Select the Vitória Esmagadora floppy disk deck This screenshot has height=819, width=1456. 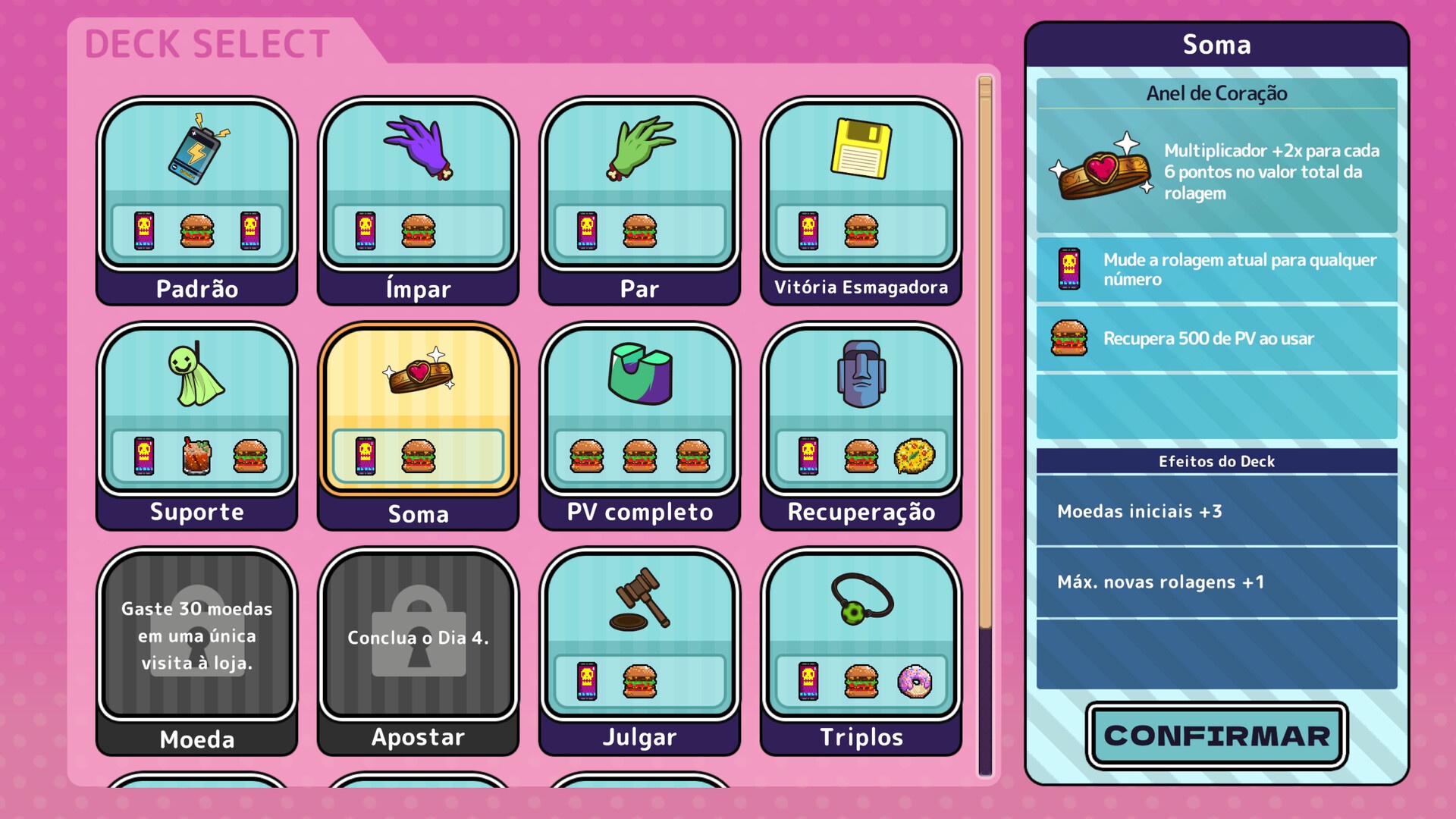[x=861, y=201]
